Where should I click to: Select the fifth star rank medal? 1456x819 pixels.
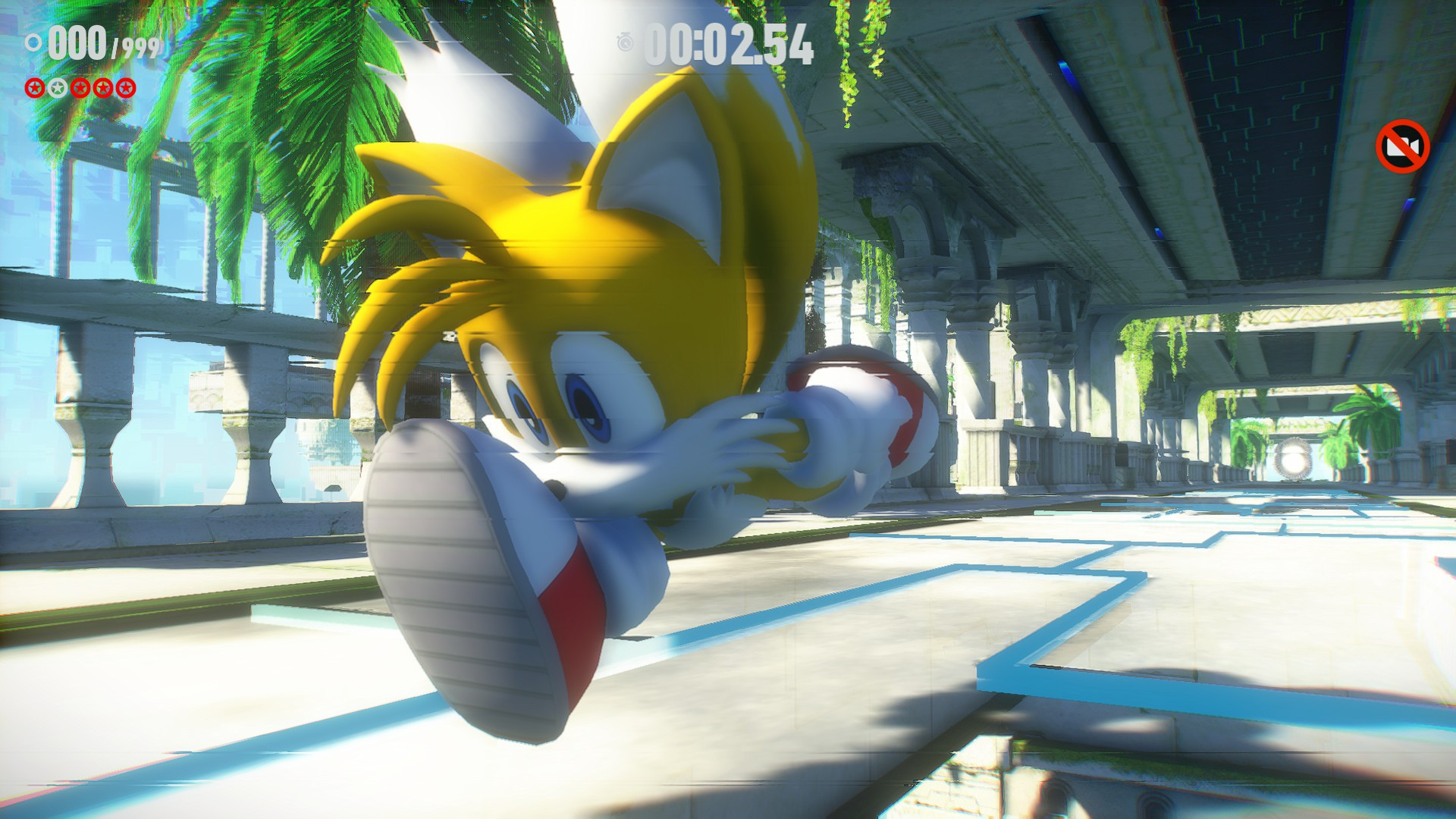pos(125,88)
